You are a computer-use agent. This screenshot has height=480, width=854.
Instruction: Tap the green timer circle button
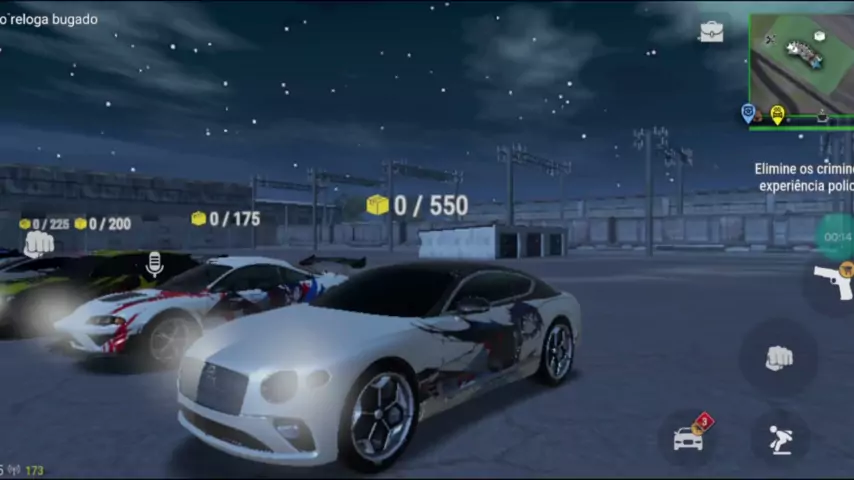837,237
